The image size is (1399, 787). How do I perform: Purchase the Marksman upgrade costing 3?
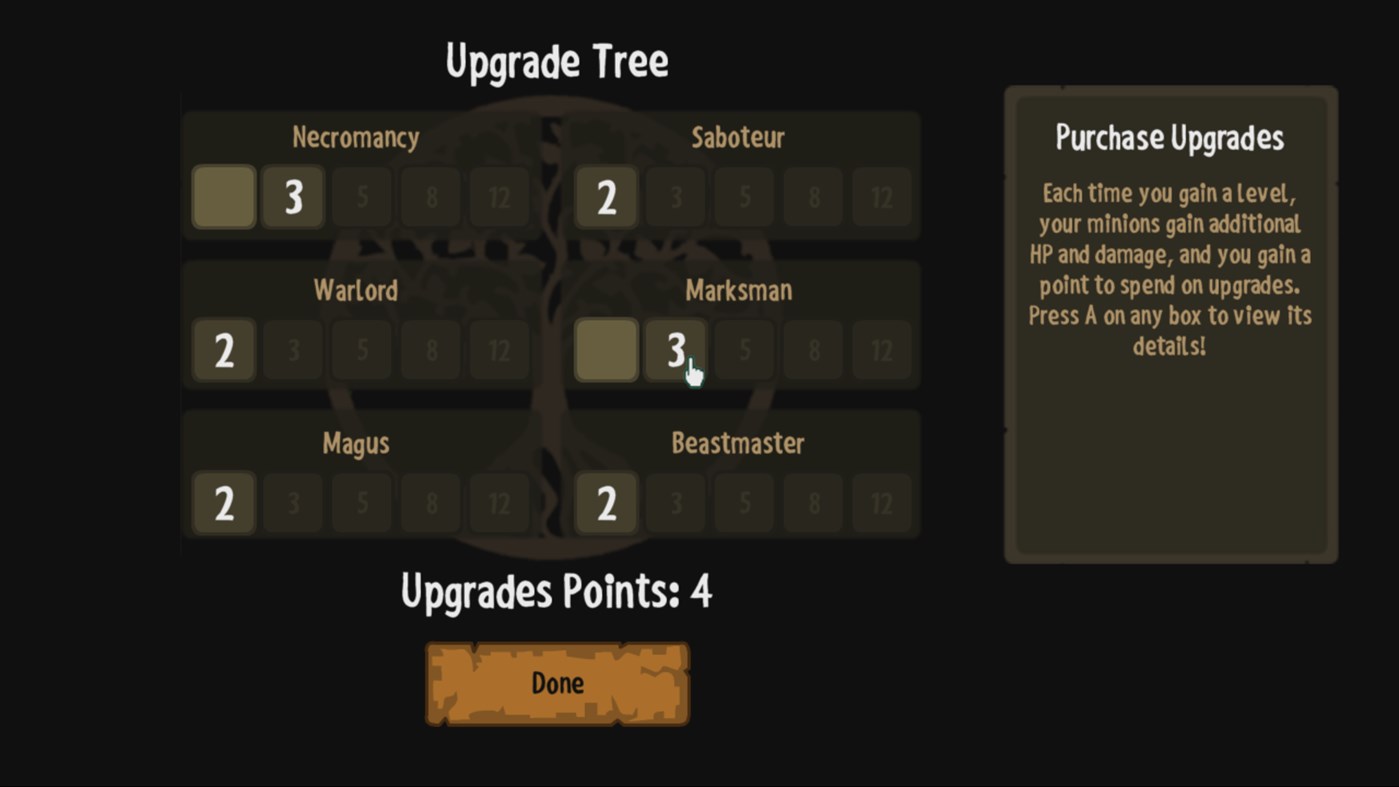point(675,350)
